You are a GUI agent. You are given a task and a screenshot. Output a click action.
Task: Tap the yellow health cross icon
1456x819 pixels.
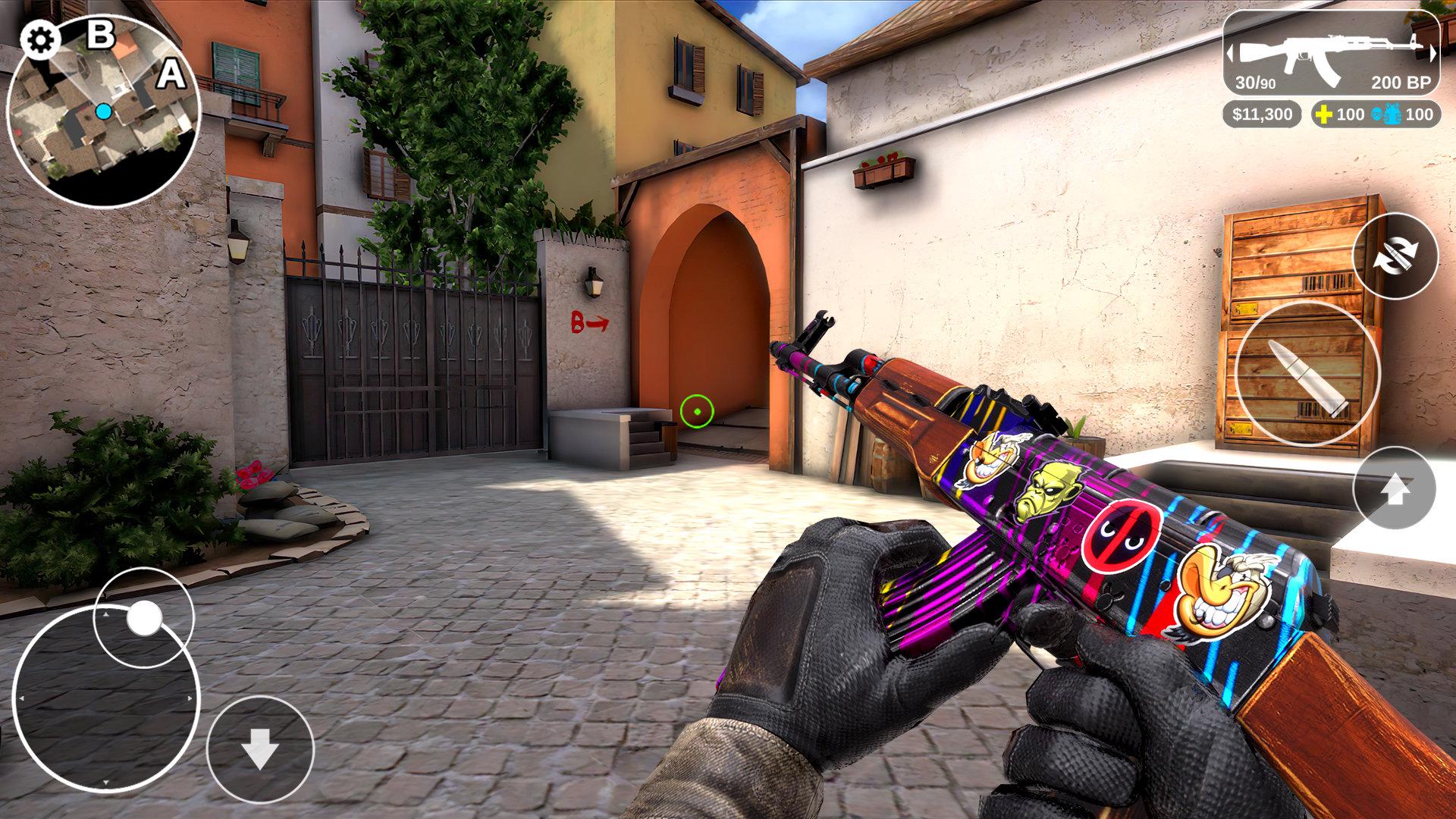[x=1325, y=115]
